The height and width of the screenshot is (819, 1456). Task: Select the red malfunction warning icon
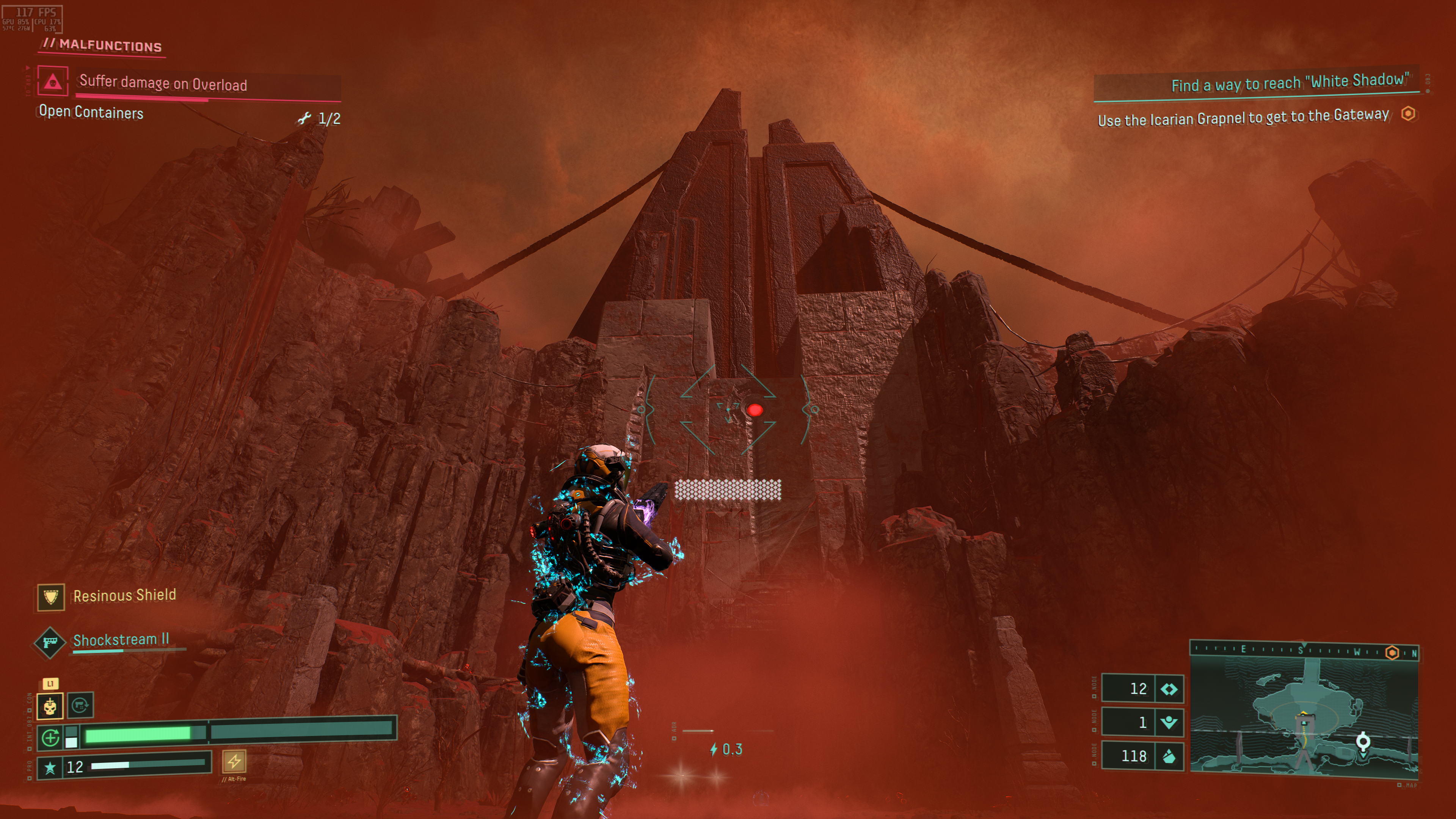(53, 82)
